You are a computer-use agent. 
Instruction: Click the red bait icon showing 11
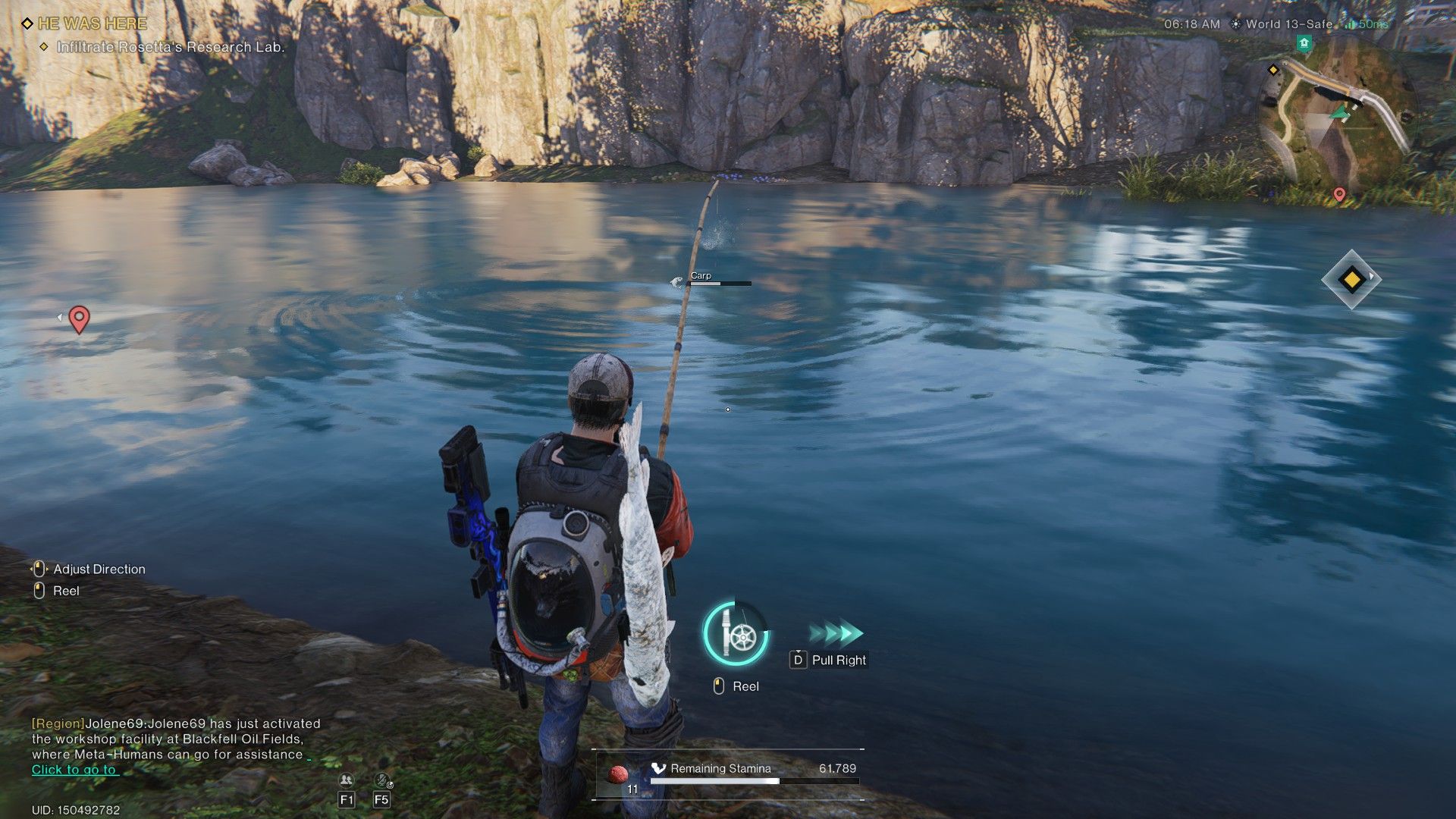pos(617,775)
